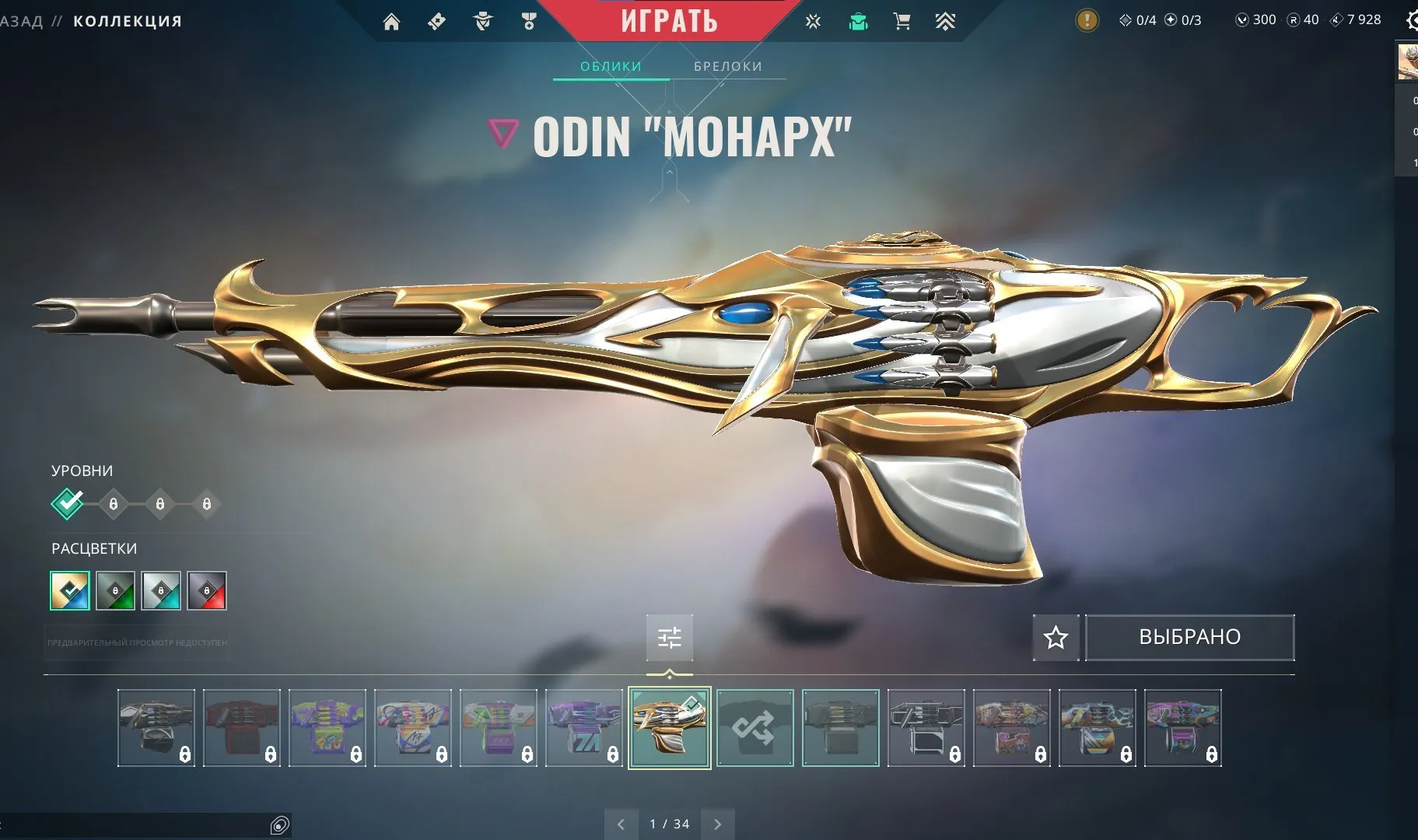Open the battle pass ticket icon
The width and height of the screenshot is (1418, 840).
[x=436, y=21]
